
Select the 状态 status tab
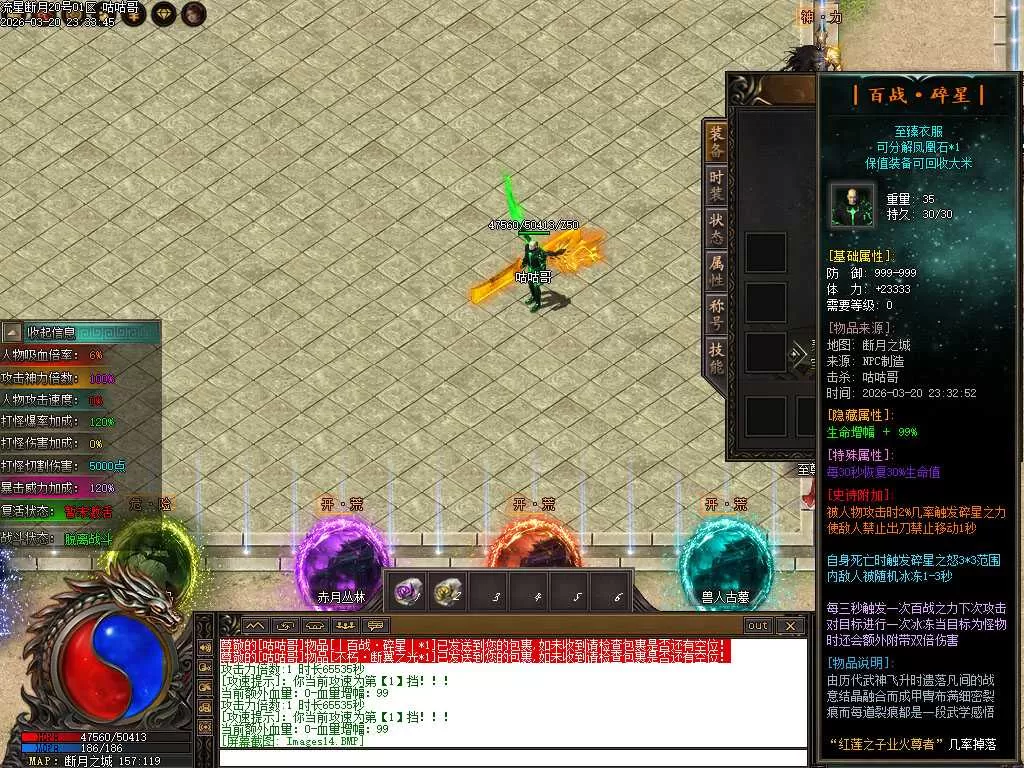tap(716, 229)
